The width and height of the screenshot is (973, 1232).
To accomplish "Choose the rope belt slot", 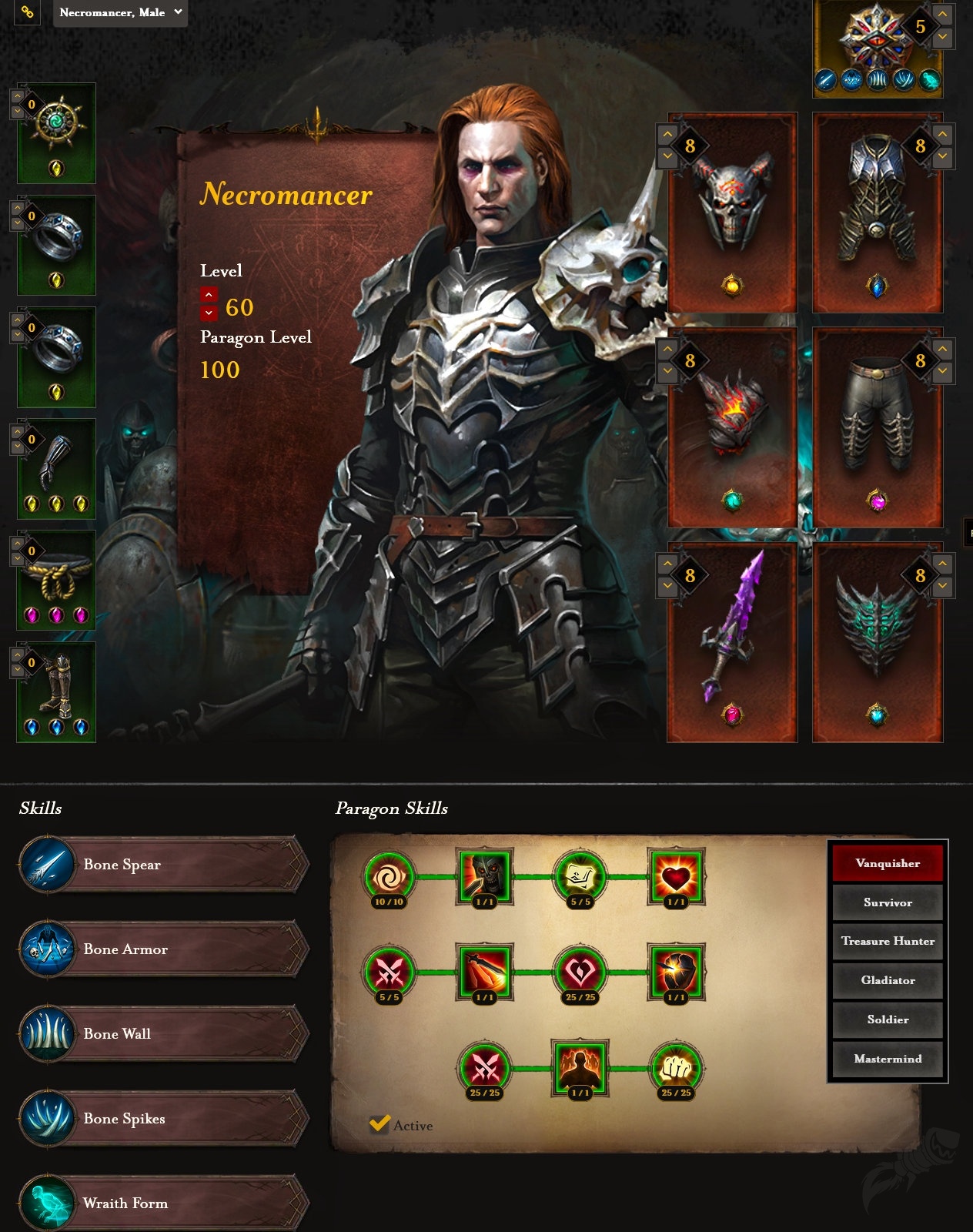I will [x=57, y=580].
